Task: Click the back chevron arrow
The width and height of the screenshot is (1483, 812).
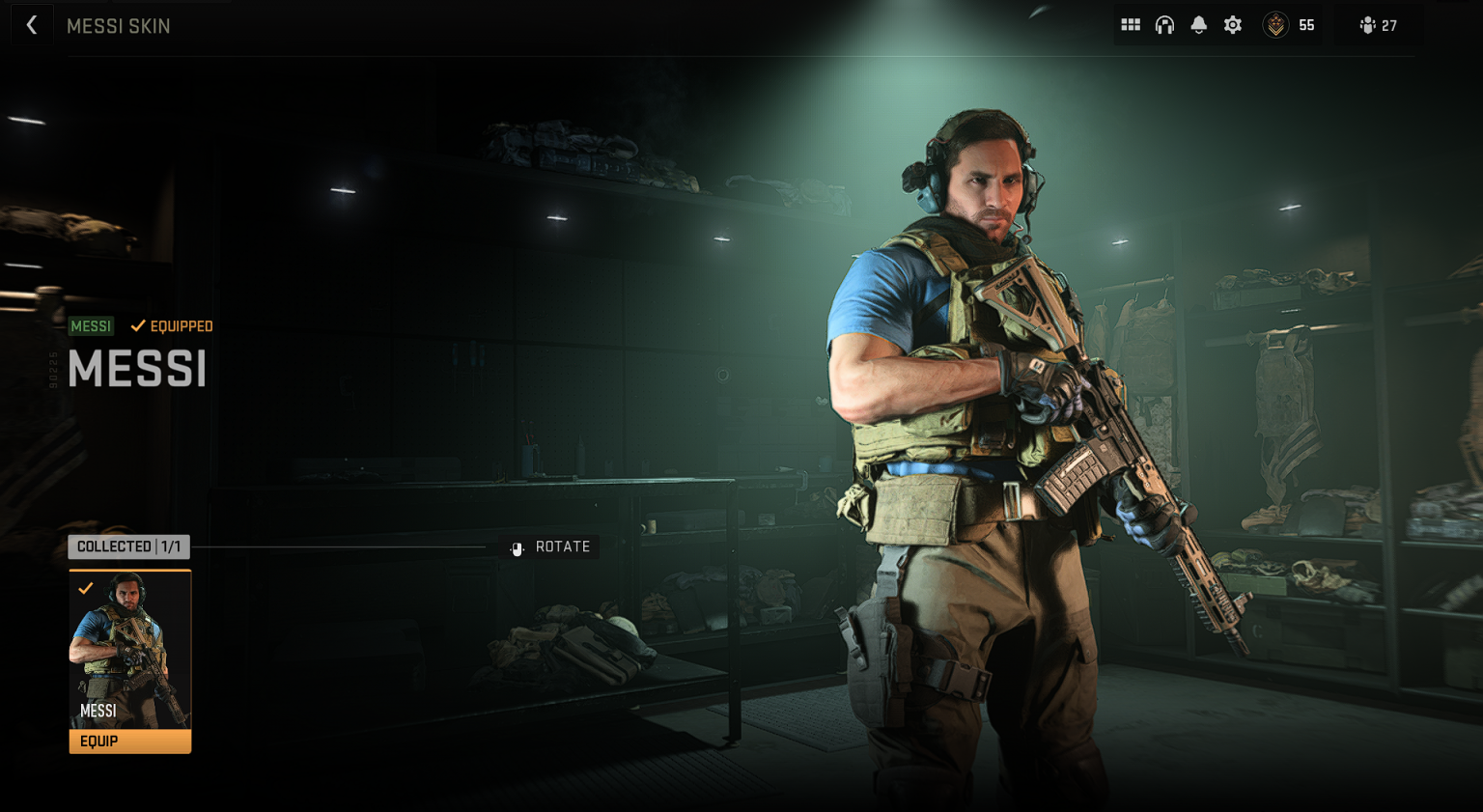Action: pos(32,24)
